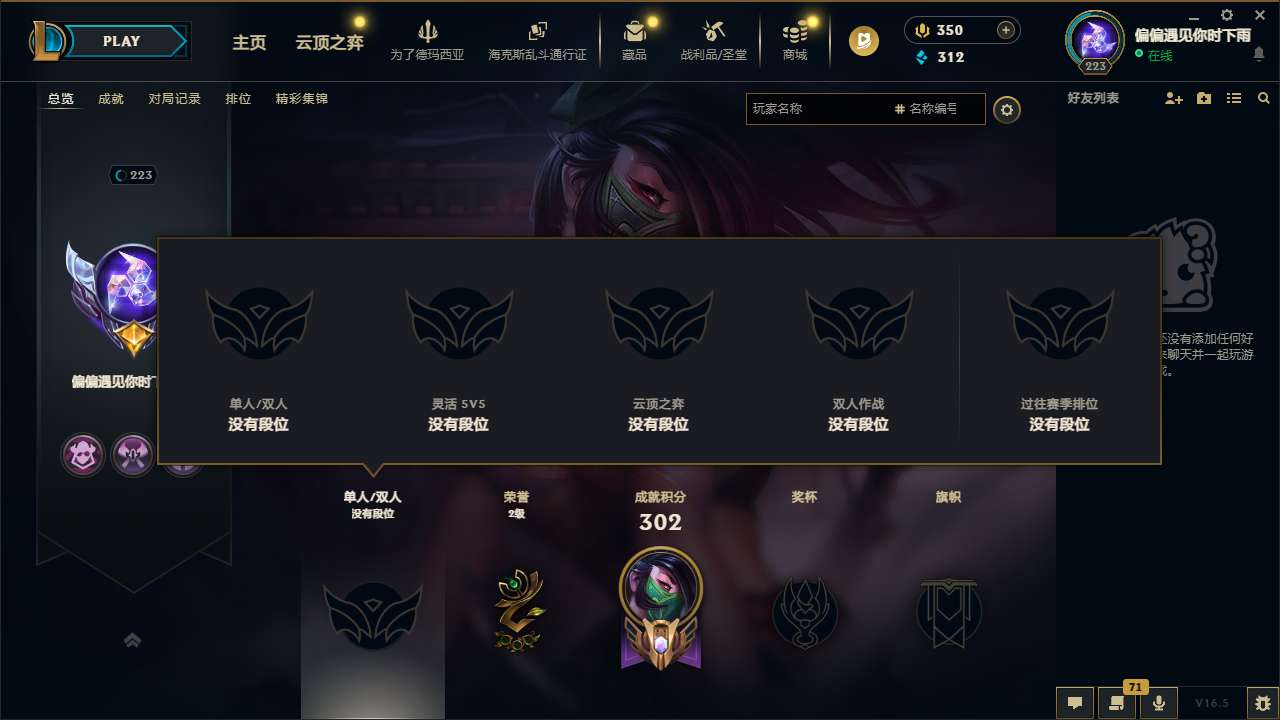1280x720 pixels.
Task: Open the missions icon with 71 badge
Action: tap(1117, 703)
